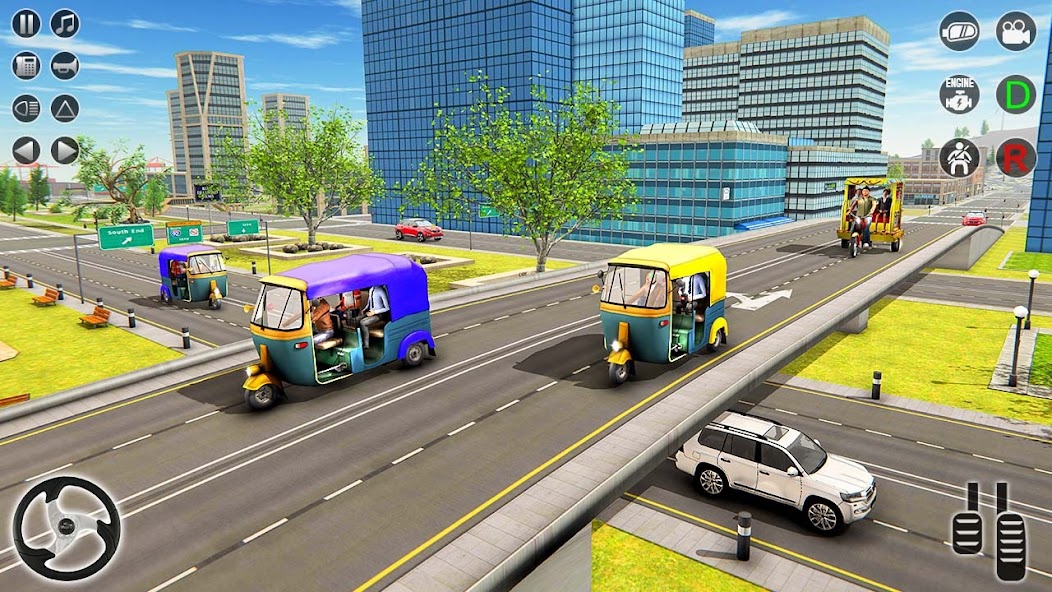The height and width of the screenshot is (592, 1052).
Task: Tap the steering wheel control
Action: pyautogui.click(x=66, y=528)
